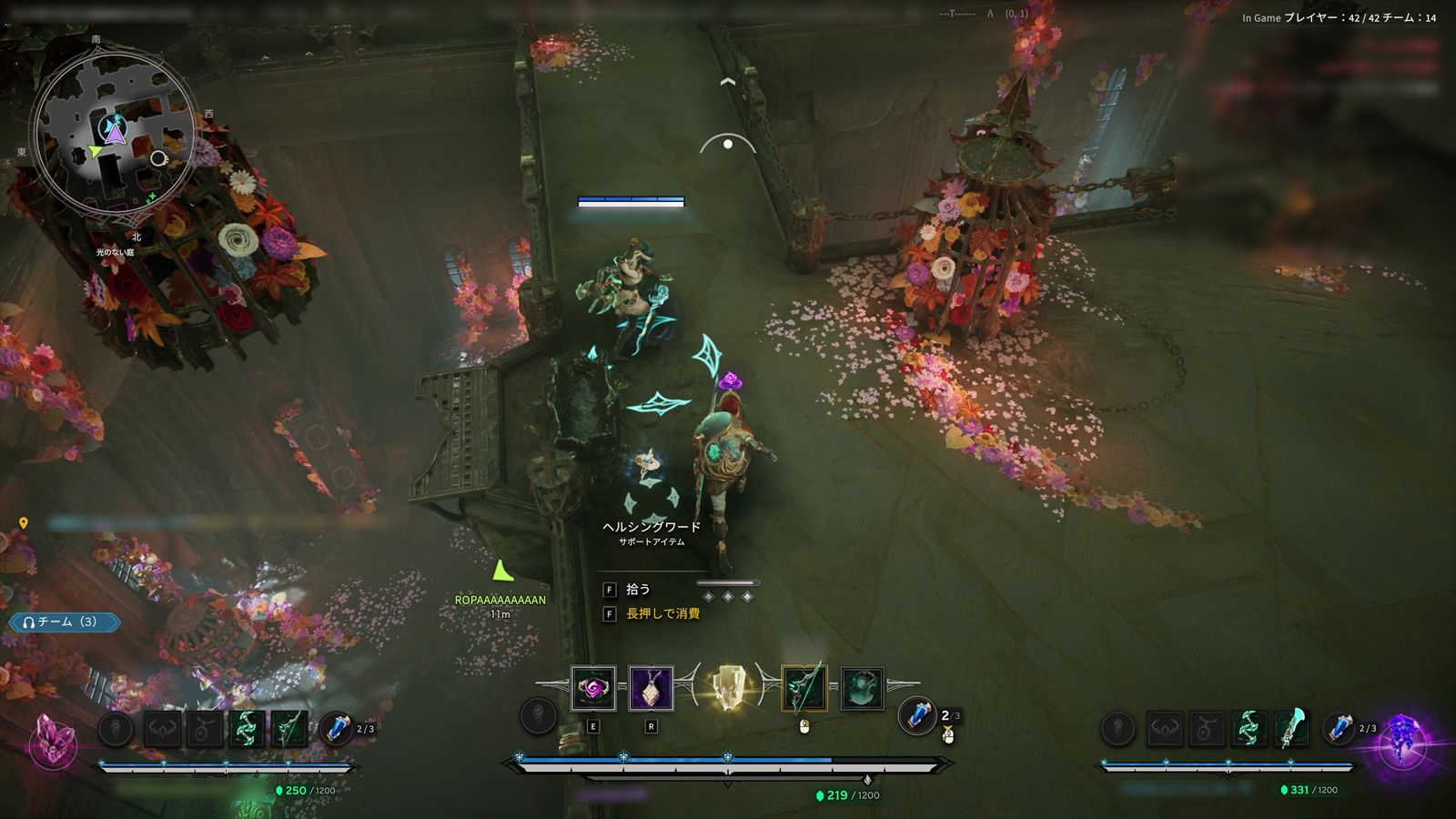Screen dimensions: 1456x819
Task: Open the circular minimap
Action: tap(114, 136)
